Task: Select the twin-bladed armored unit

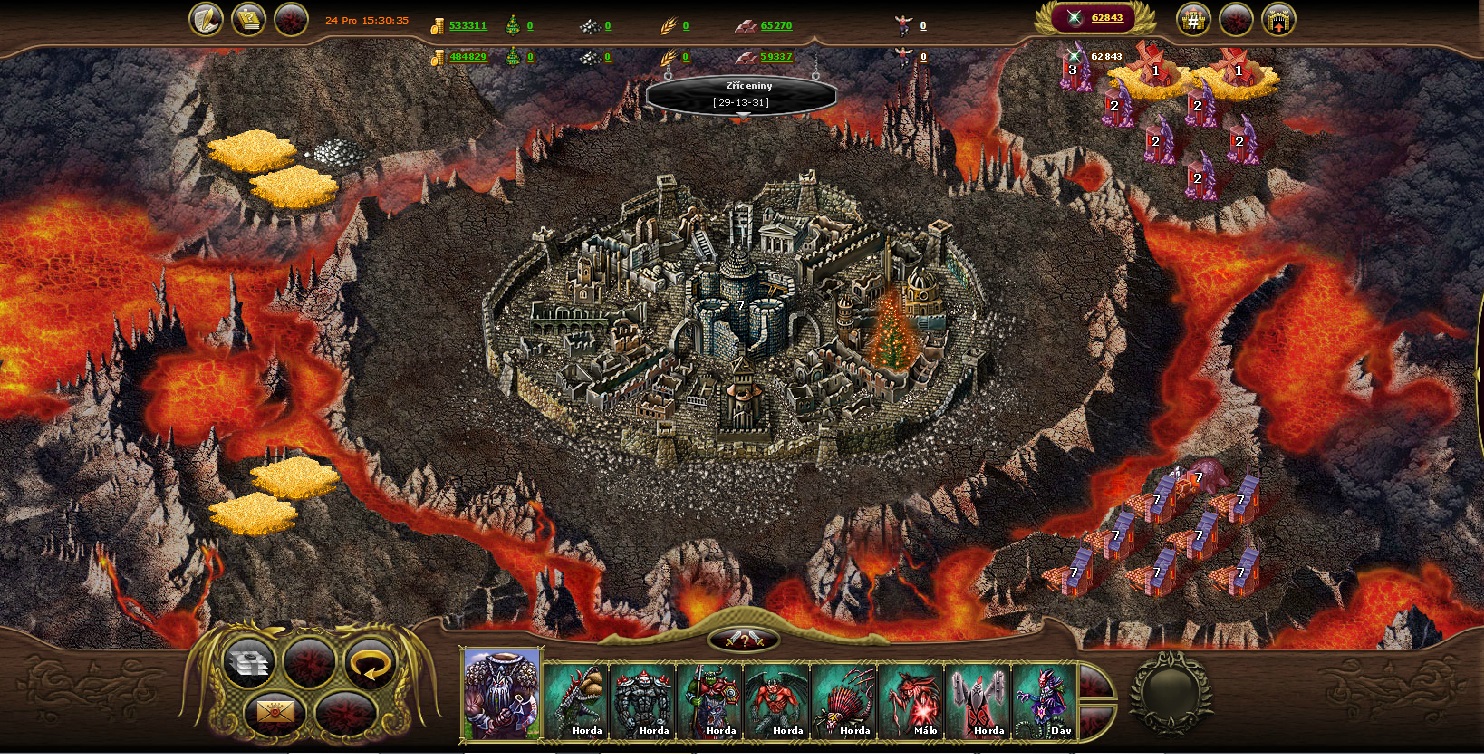Action: tap(978, 700)
